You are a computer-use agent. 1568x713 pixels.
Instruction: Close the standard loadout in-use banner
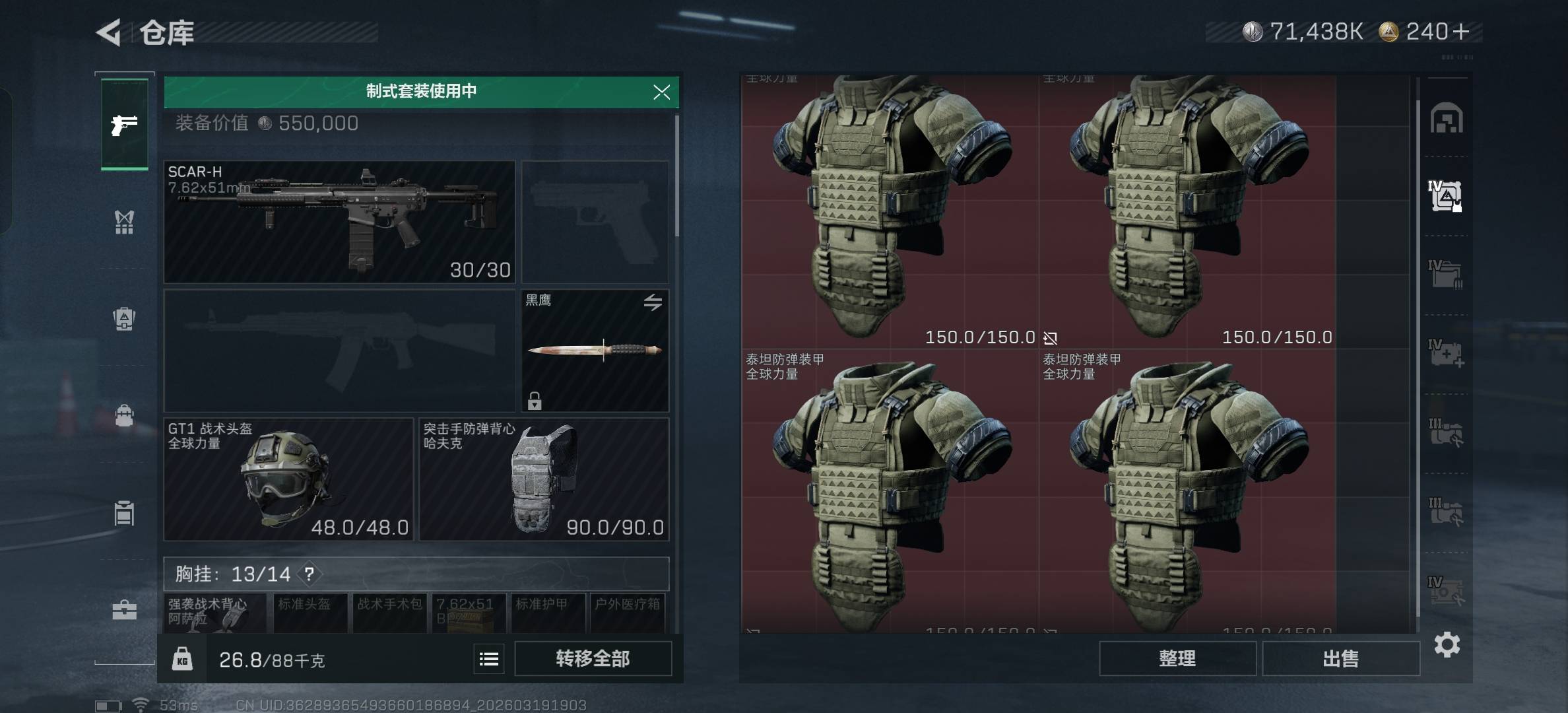(661, 92)
